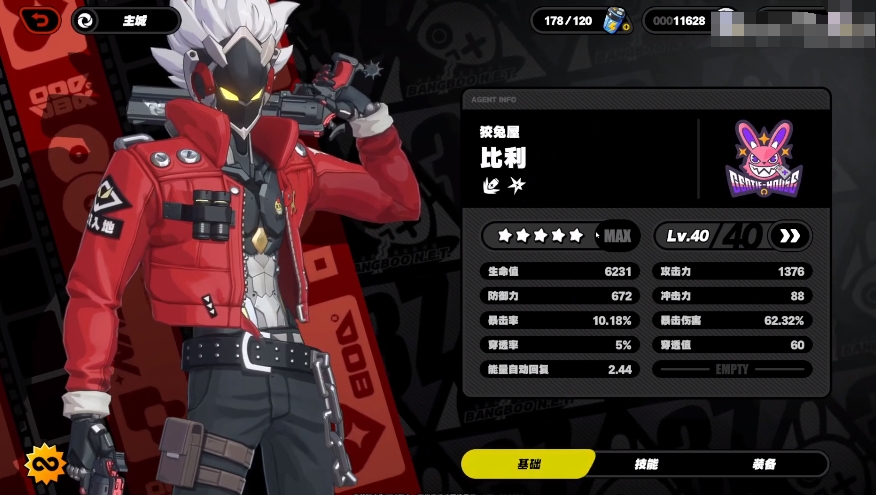View the Gentle House faction emblem
Viewport: 876px width, 495px height.
coord(765,158)
